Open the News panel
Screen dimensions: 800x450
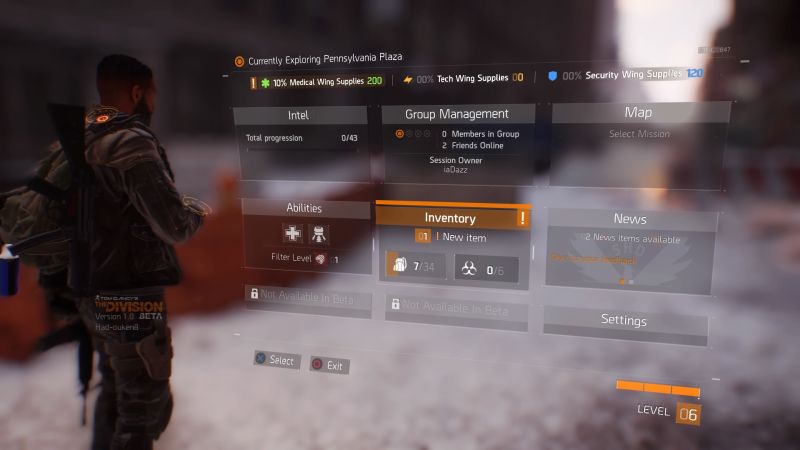click(630, 219)
